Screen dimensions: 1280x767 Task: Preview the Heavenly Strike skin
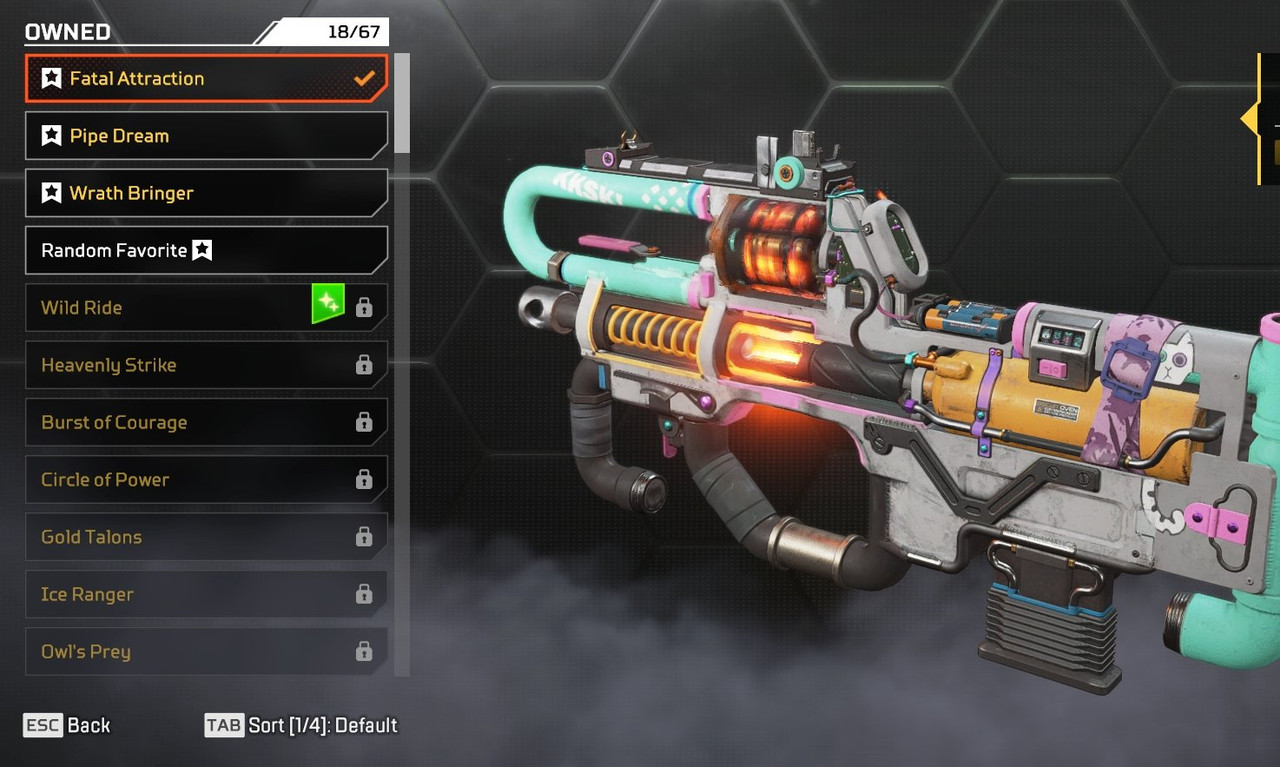point(205,365)
